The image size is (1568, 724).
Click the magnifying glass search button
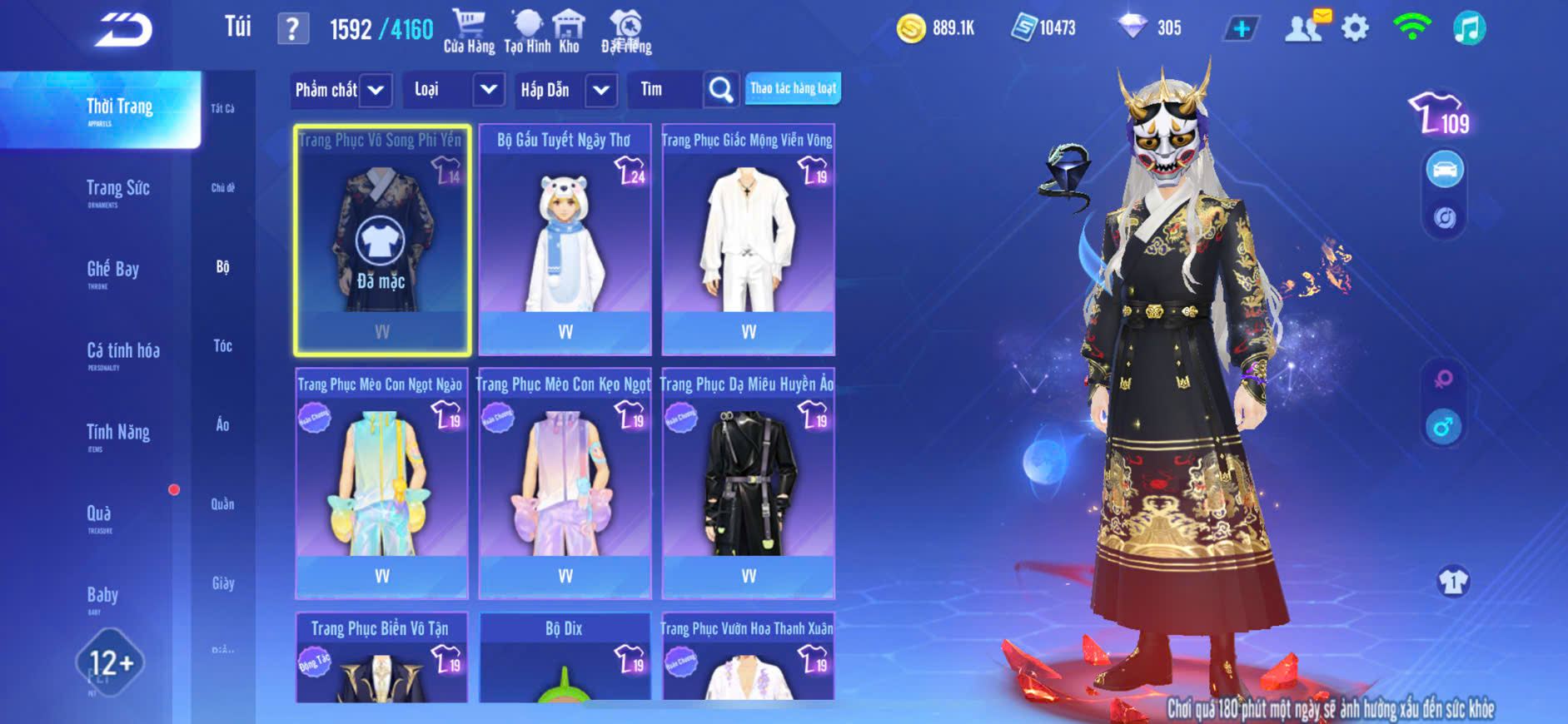[721, 90]
